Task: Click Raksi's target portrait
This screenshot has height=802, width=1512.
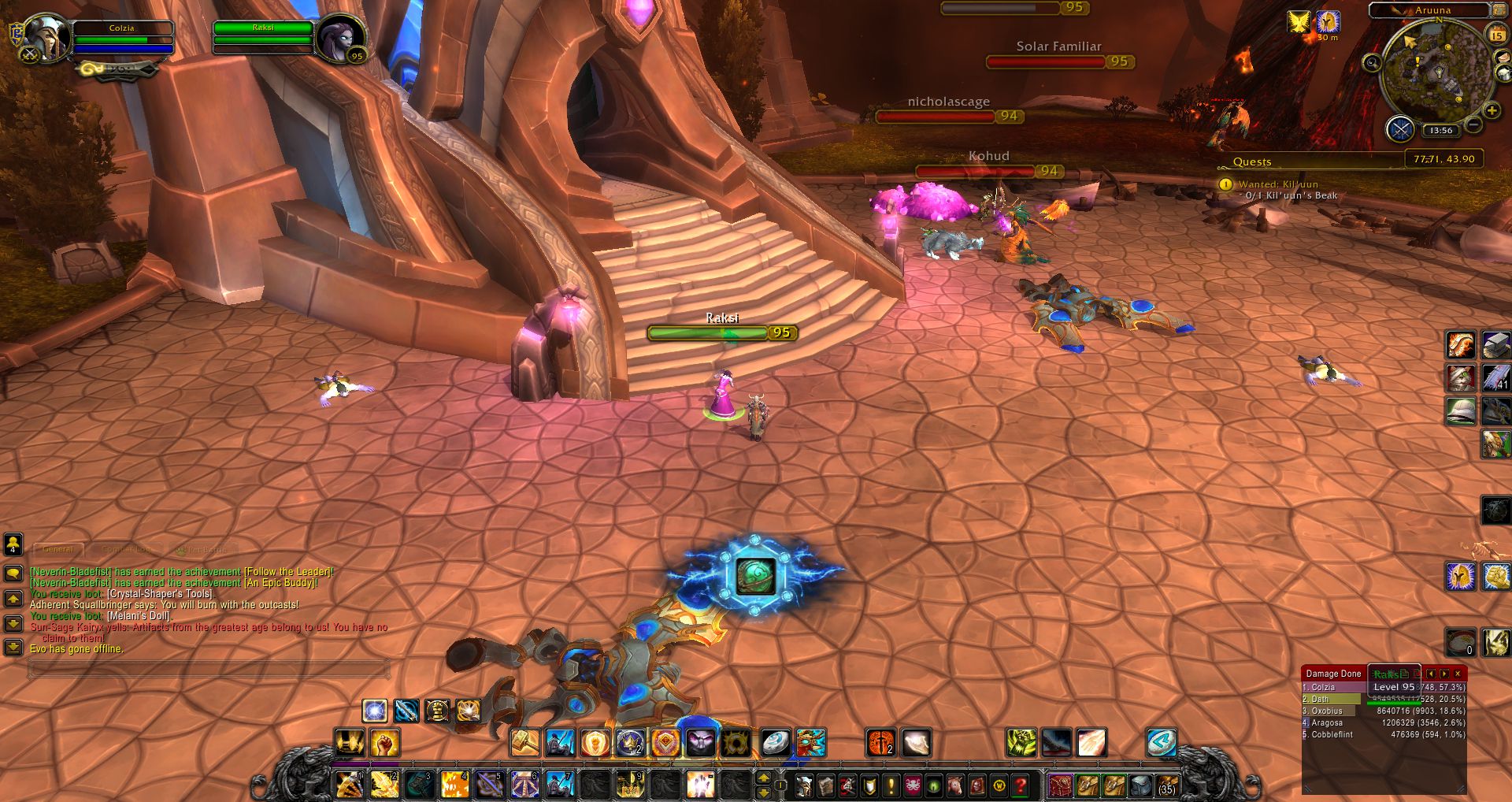Action: point(342,37)
